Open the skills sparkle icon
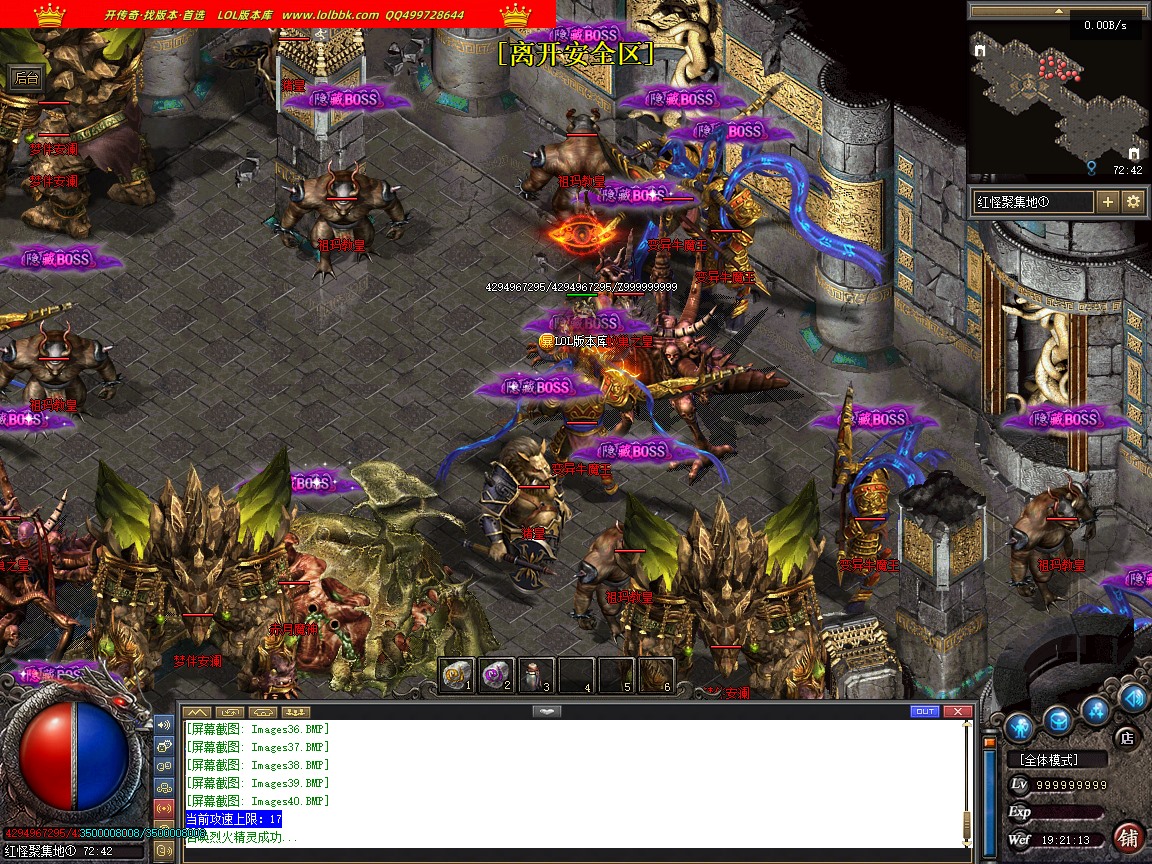Image resolution: width=1152 pixels, height=864 pixels. click(x=1097, y=711)
